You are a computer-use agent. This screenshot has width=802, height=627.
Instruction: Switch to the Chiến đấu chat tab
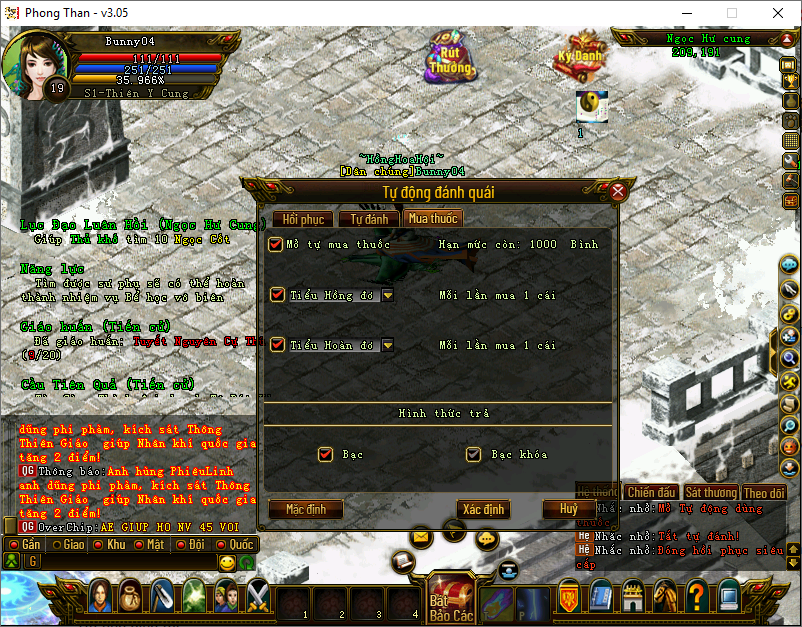(x=651, y=492)
